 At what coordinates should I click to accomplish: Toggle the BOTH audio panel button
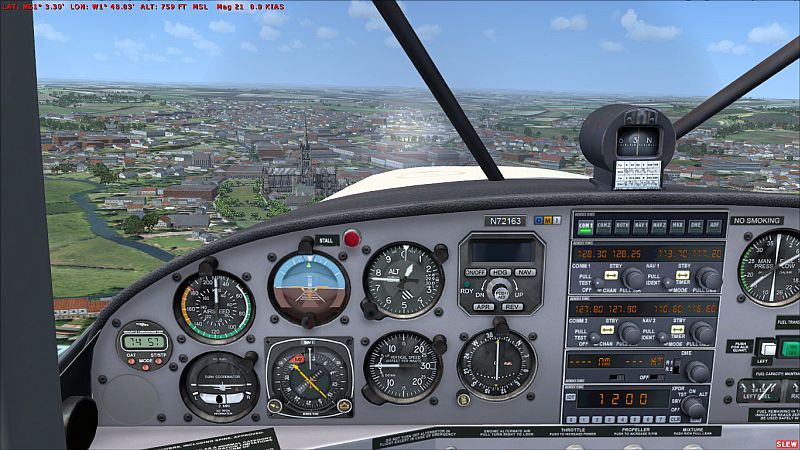point(622,226)
